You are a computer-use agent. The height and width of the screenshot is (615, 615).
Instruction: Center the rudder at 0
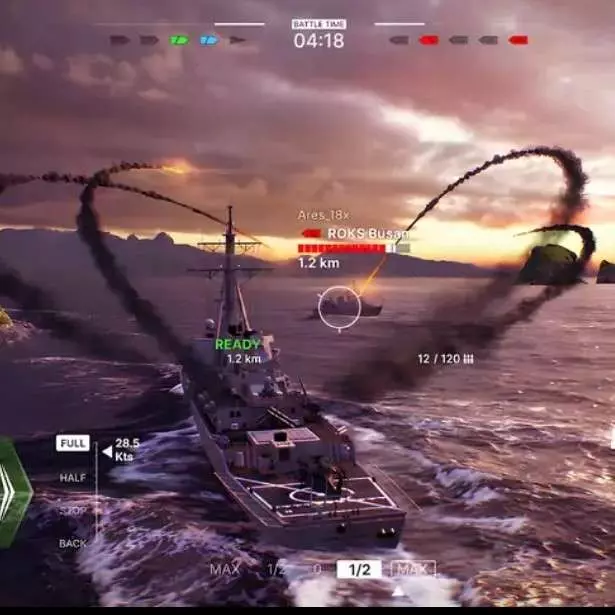tap(317, 570)
